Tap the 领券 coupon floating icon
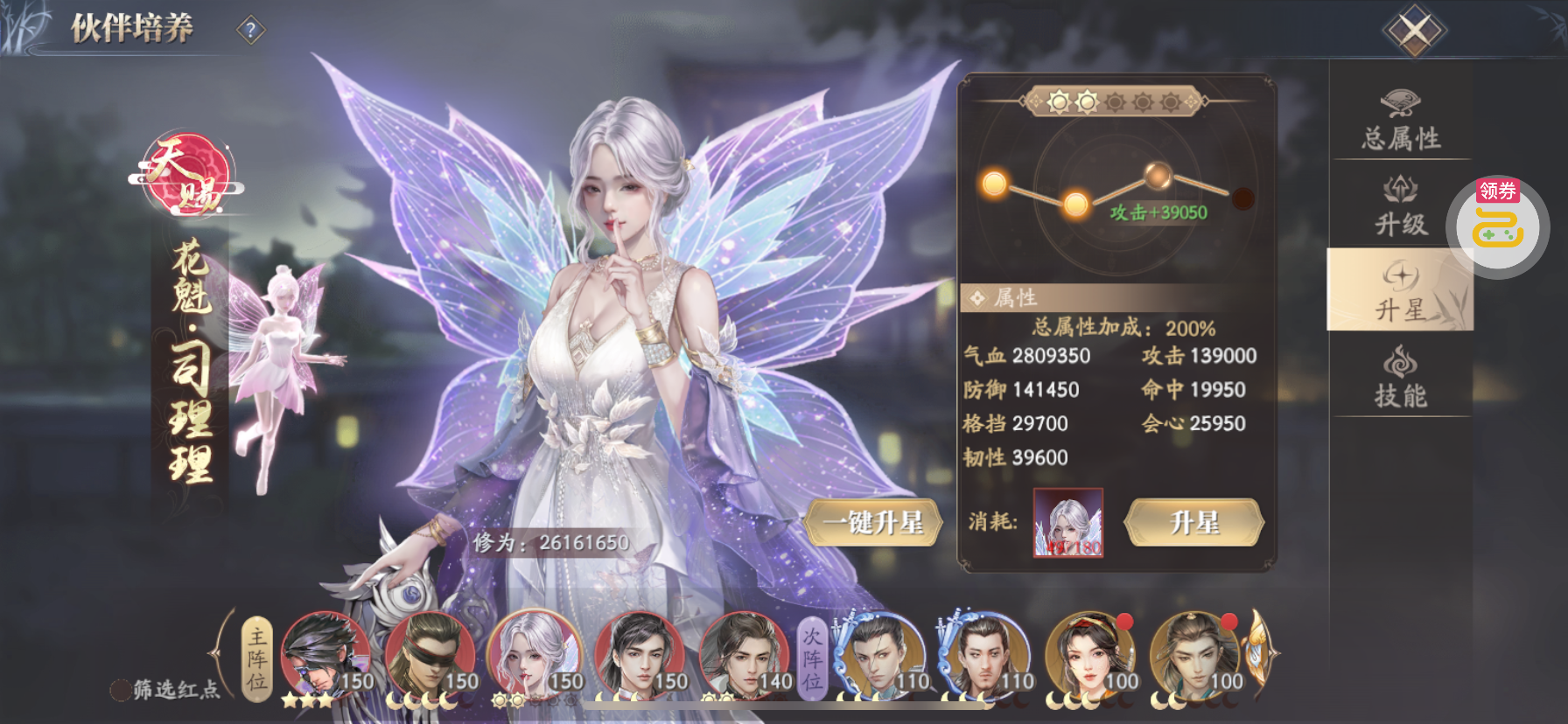The width and height of the screenshot is (1568, 724). point(1497,226)
